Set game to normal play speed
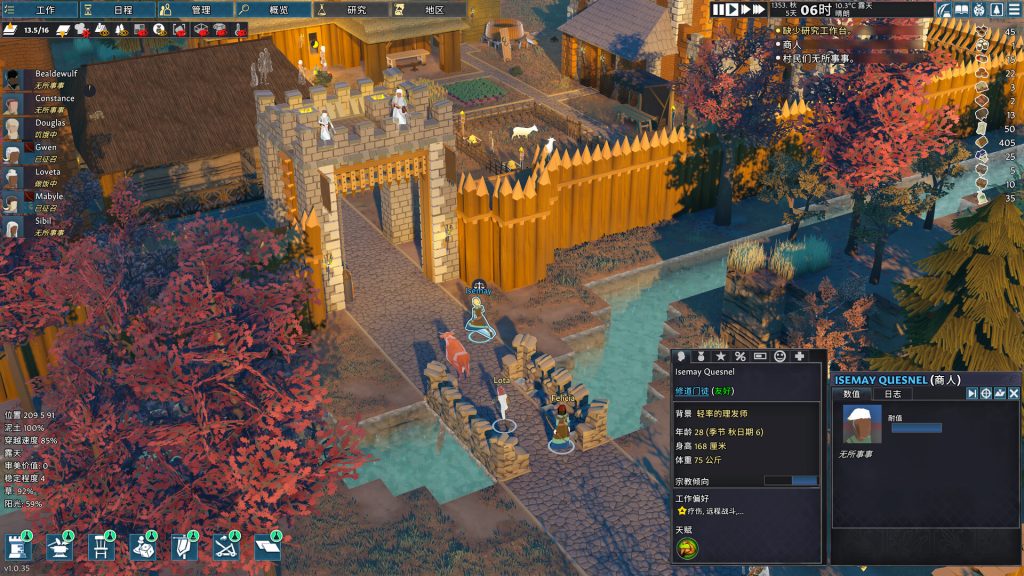The width and height of the screenshot is (1024, 576). click(733, 9)
